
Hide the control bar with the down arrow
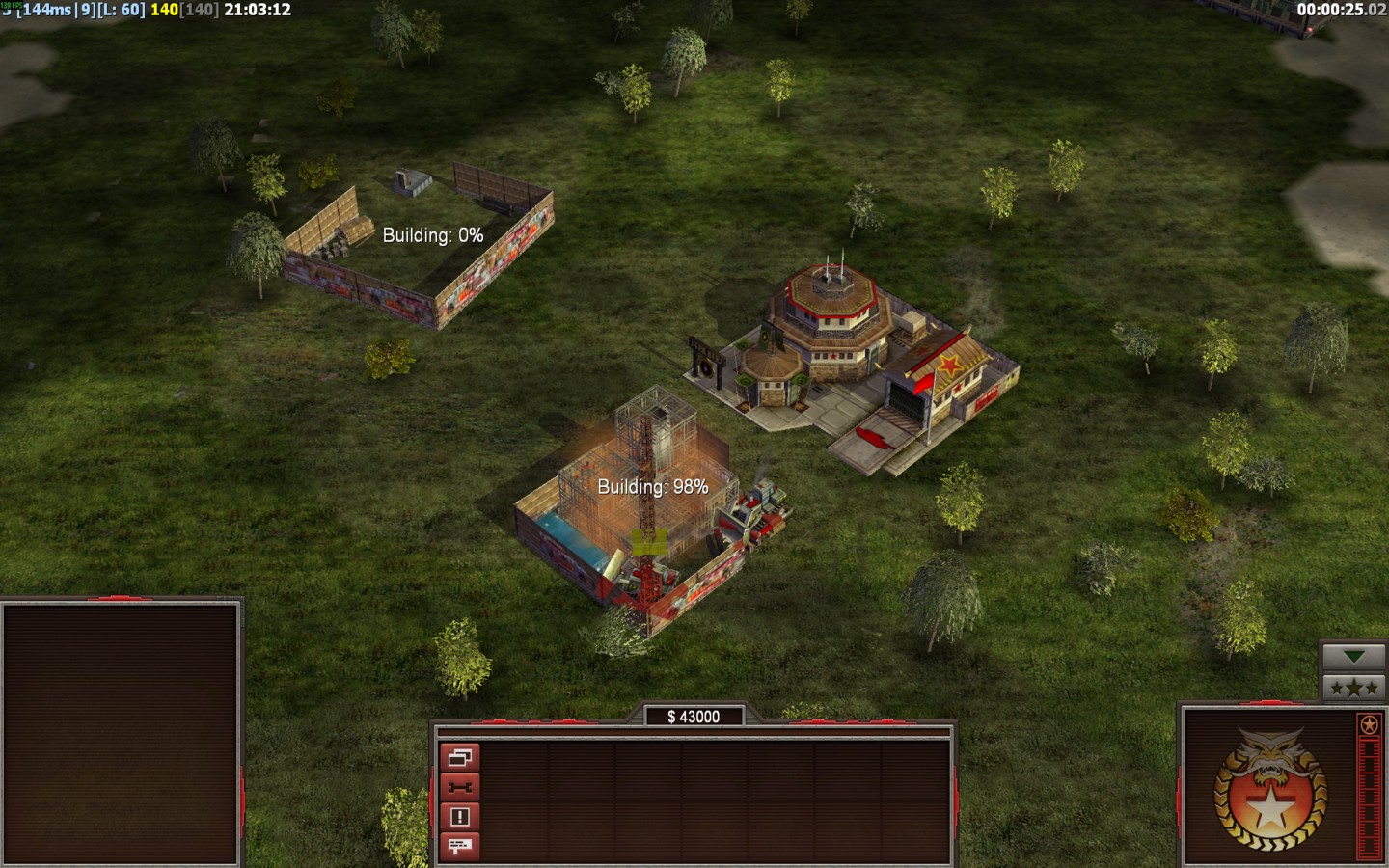(x=1353, y=657)
